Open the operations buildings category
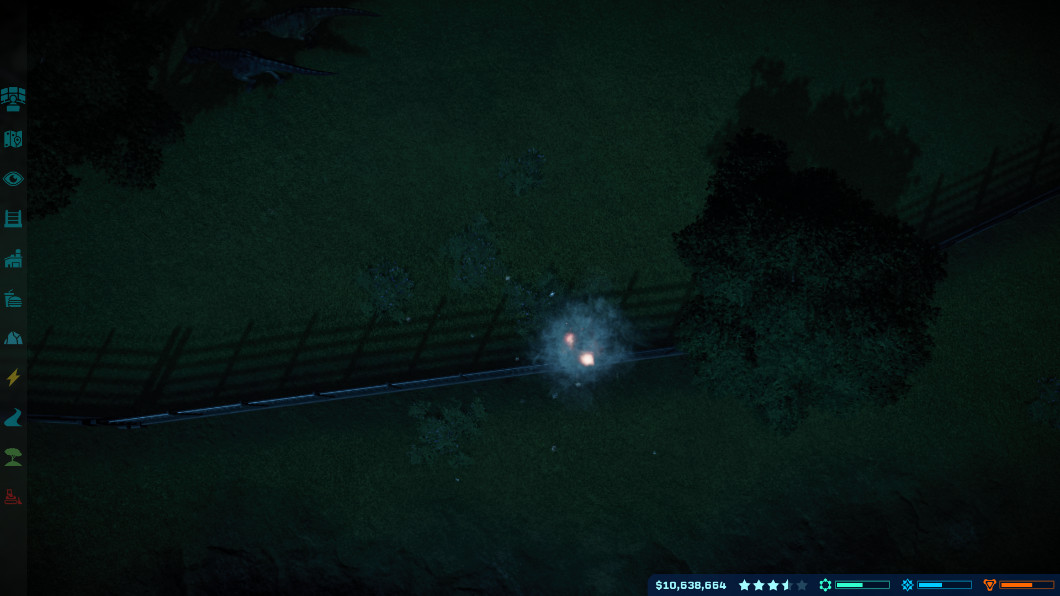Viewport: 1060px width, 596px height. (13, 258)
